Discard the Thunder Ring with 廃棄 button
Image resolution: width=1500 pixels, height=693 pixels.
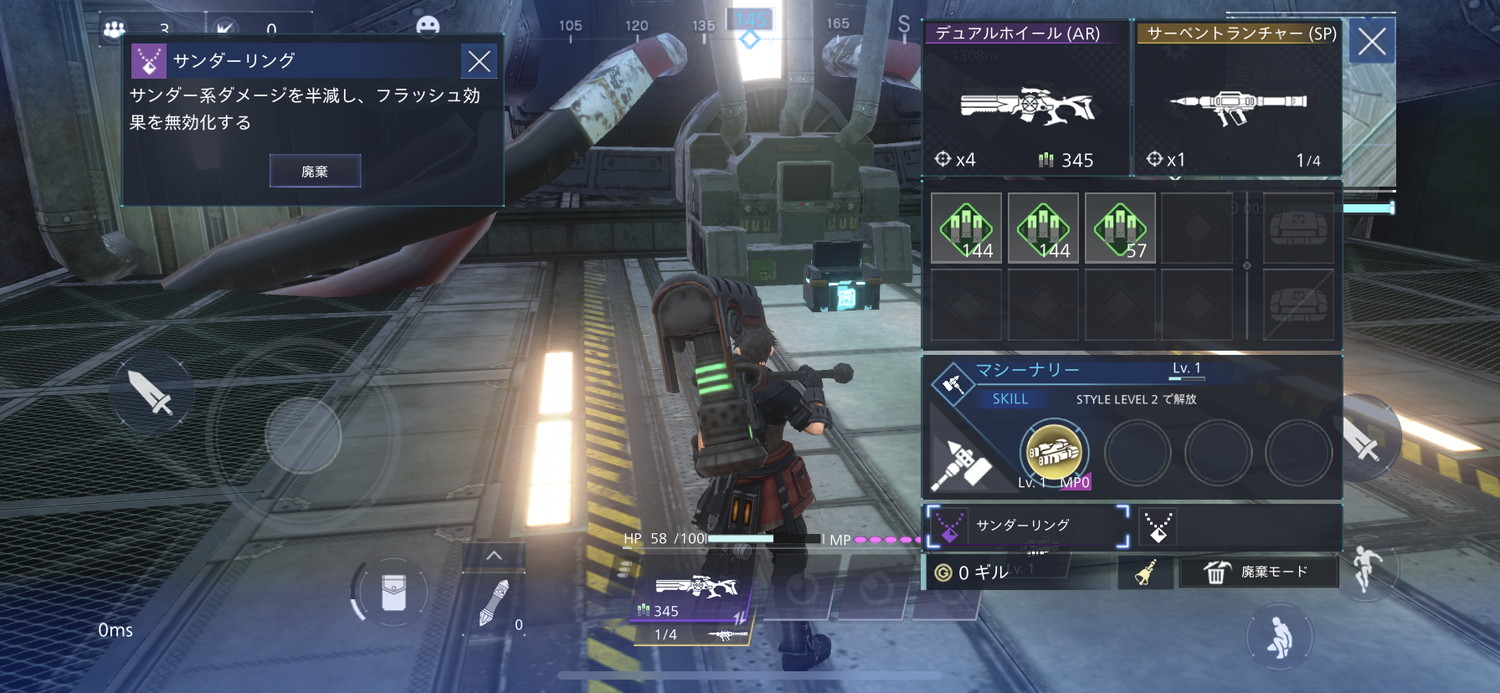coord(315,171)
